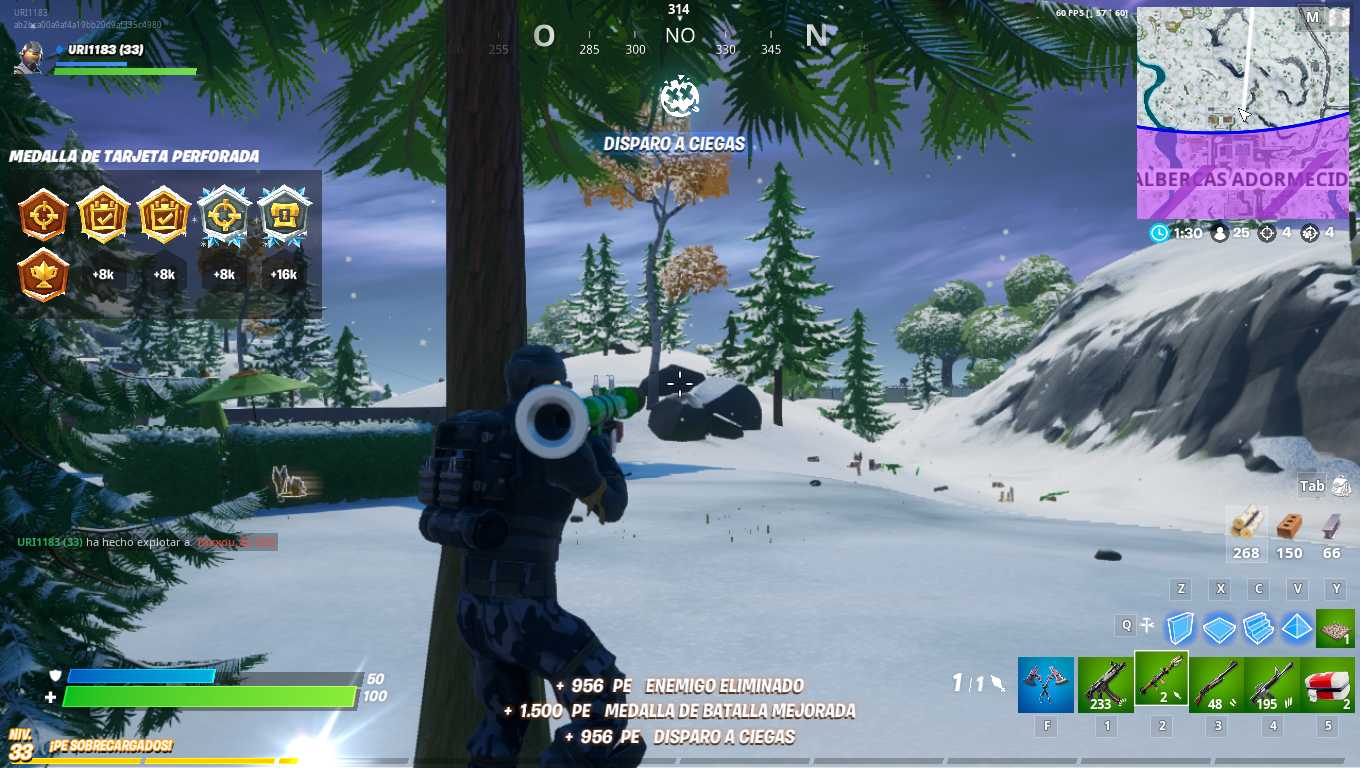This screenshot has height=768, width=1360.
Task: Select the red and white healing item slot
Action: [x=1328, y=685]
